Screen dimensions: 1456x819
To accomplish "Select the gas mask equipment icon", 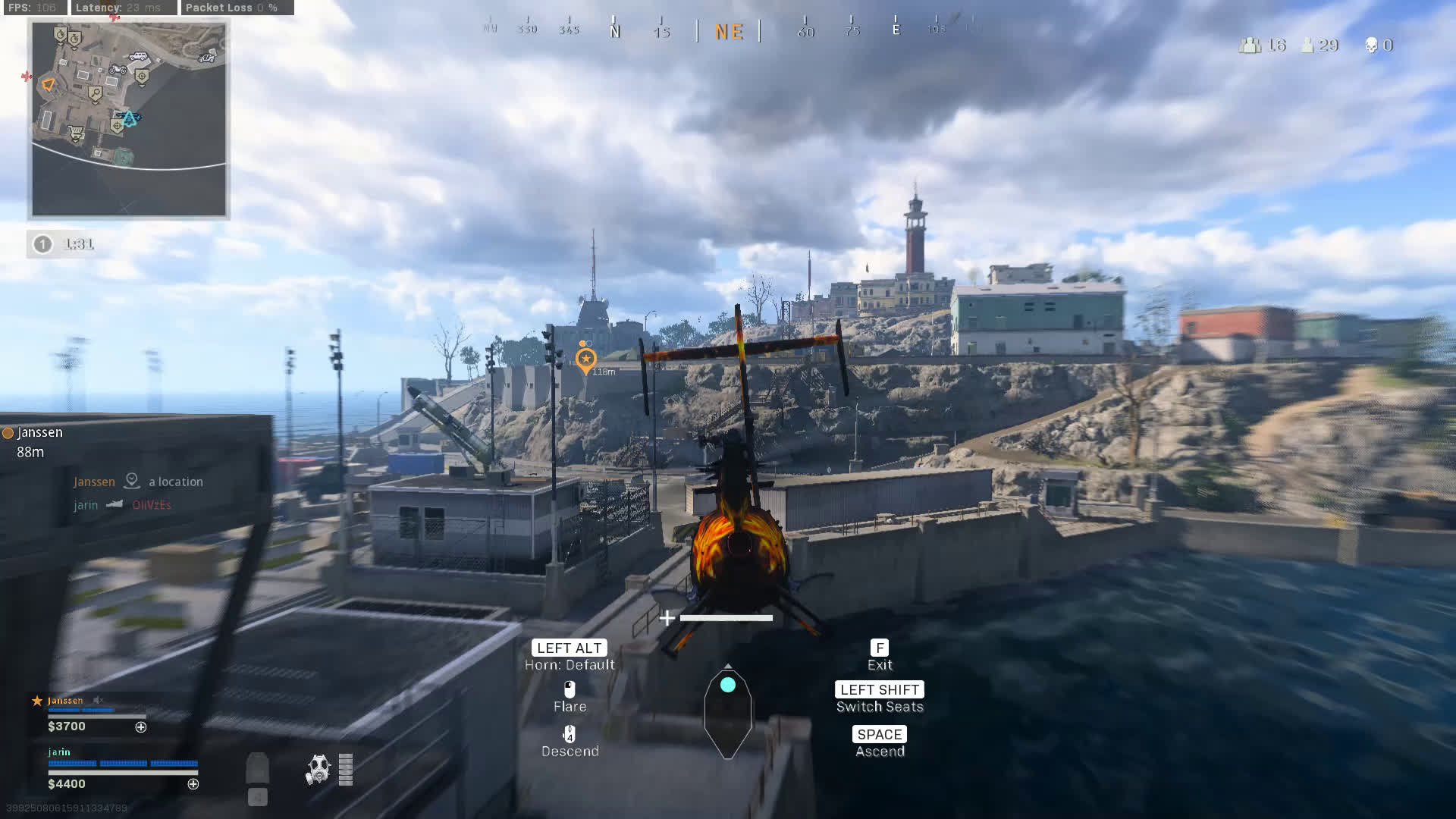I will click(318, 769).
